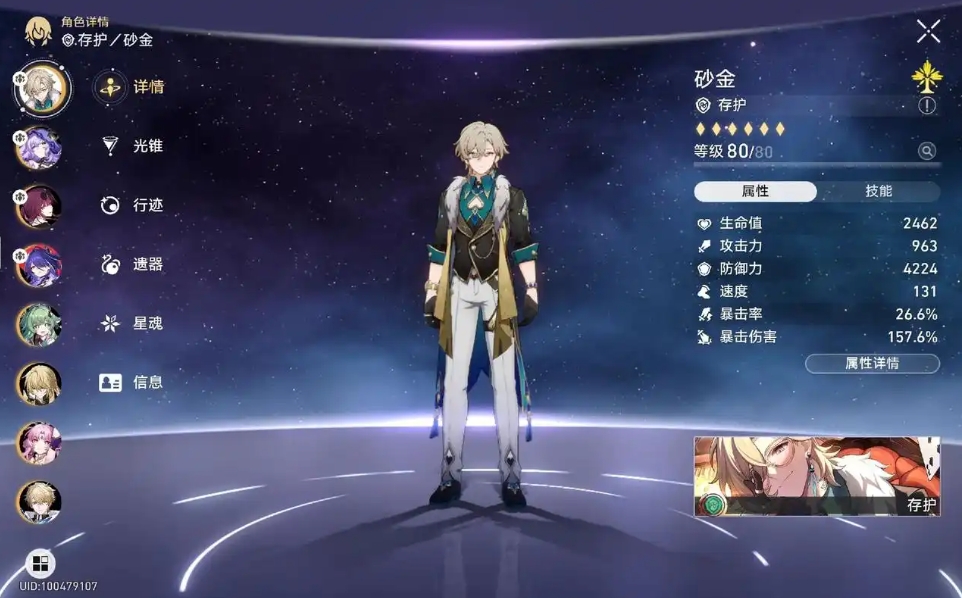Tap the exclamation info icon beside 存护
Screen dimensions: 962x598
(x=927, y=105)
